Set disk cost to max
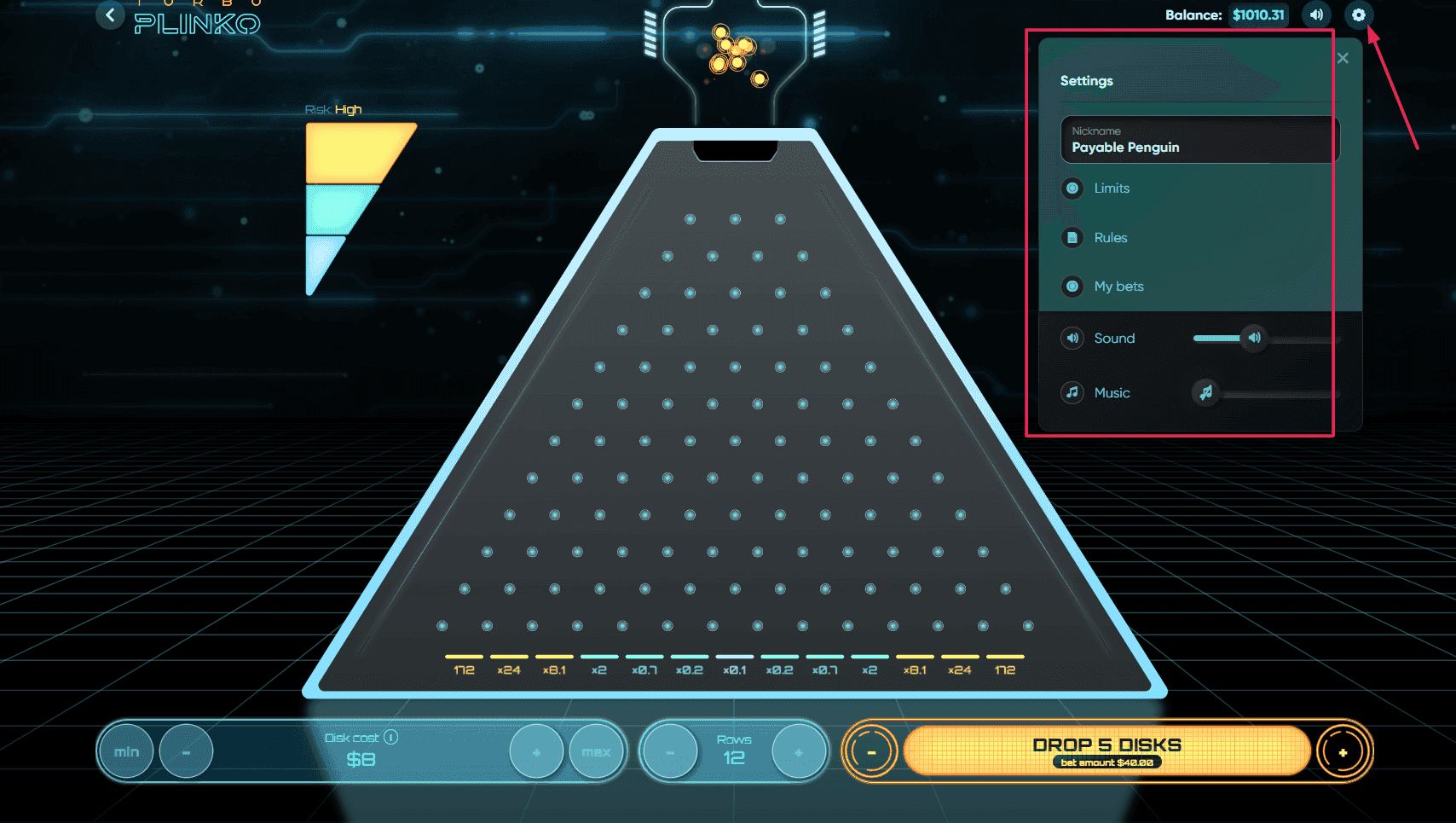 click(x=597, y=751)
